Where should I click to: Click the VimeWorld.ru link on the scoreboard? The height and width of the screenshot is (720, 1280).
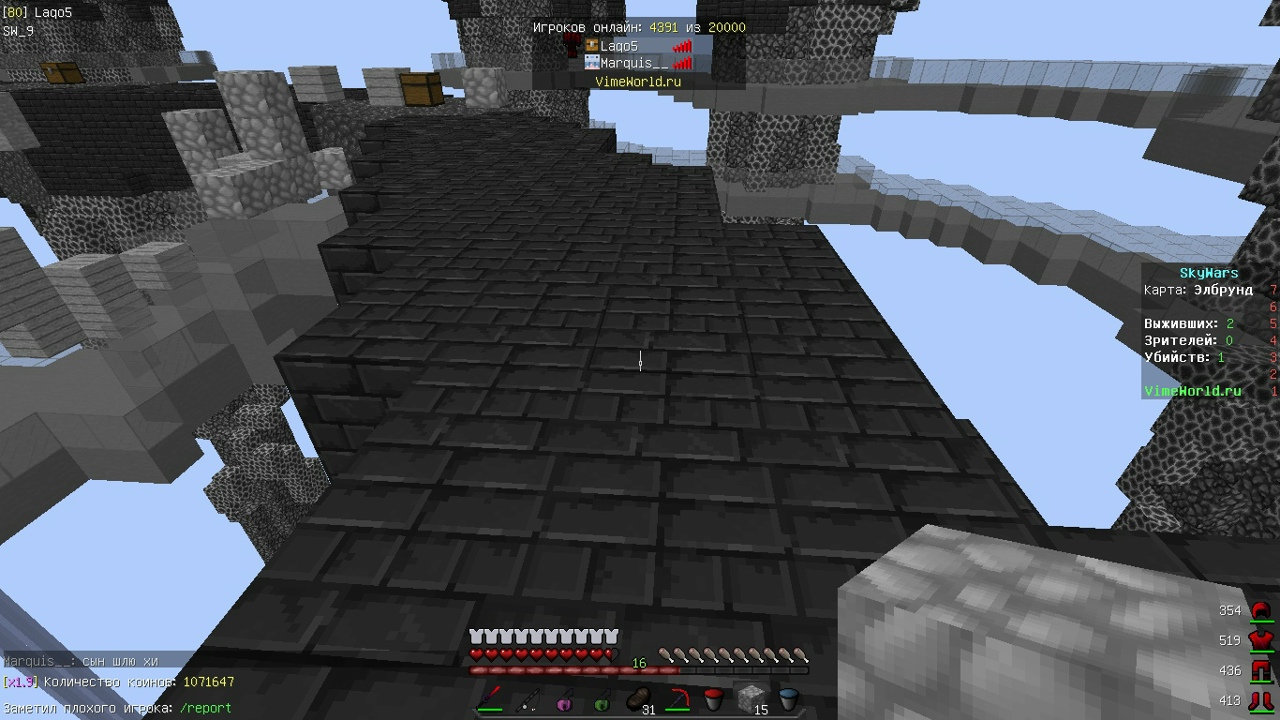click(x=1193, y=390)
